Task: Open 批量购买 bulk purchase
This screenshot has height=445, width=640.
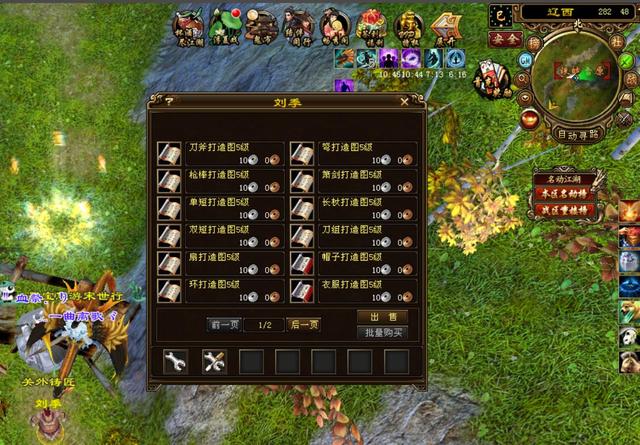Action: (382, 332)
